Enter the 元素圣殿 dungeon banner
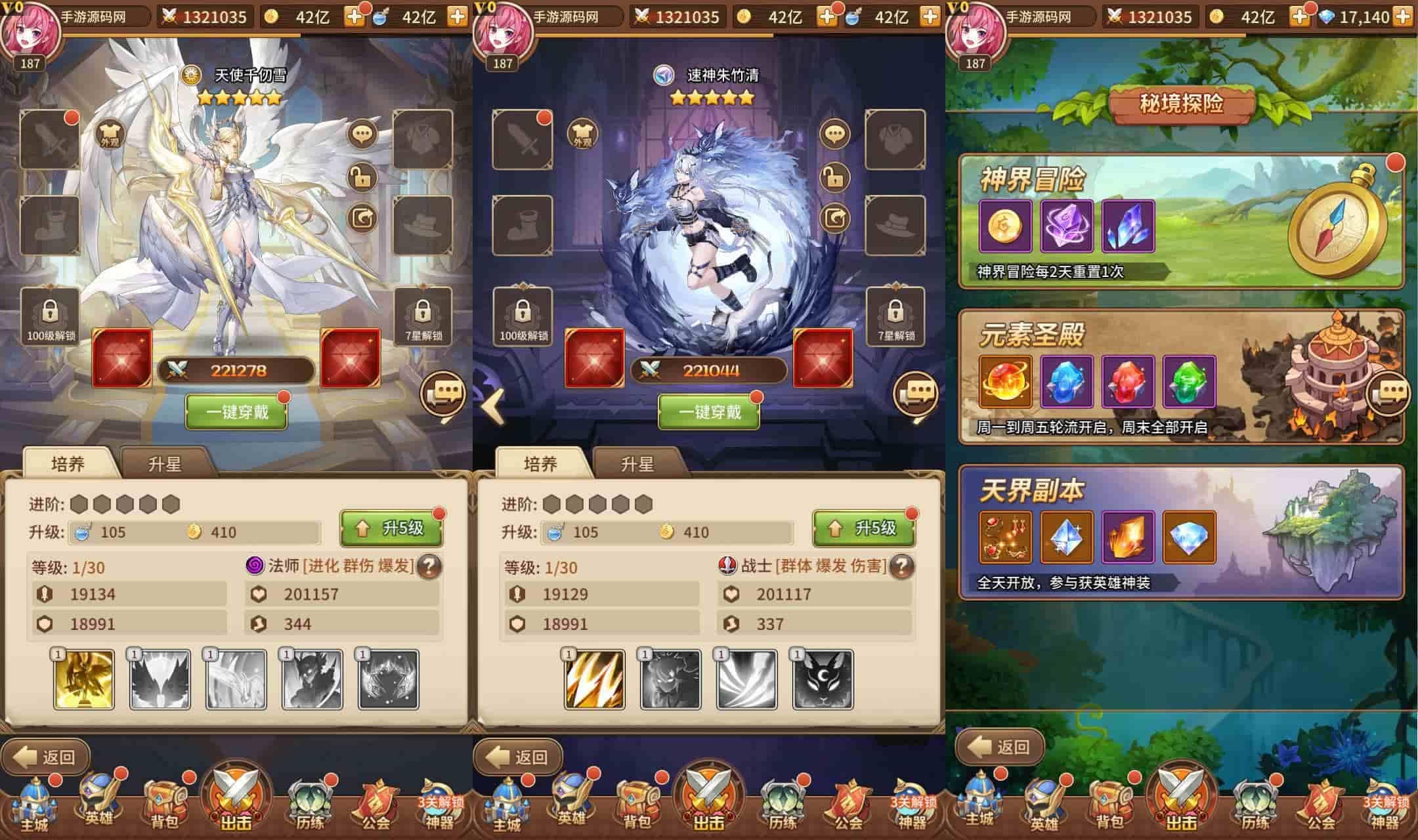This screenshot has width=1418, height=840. tap(1180, 377)
